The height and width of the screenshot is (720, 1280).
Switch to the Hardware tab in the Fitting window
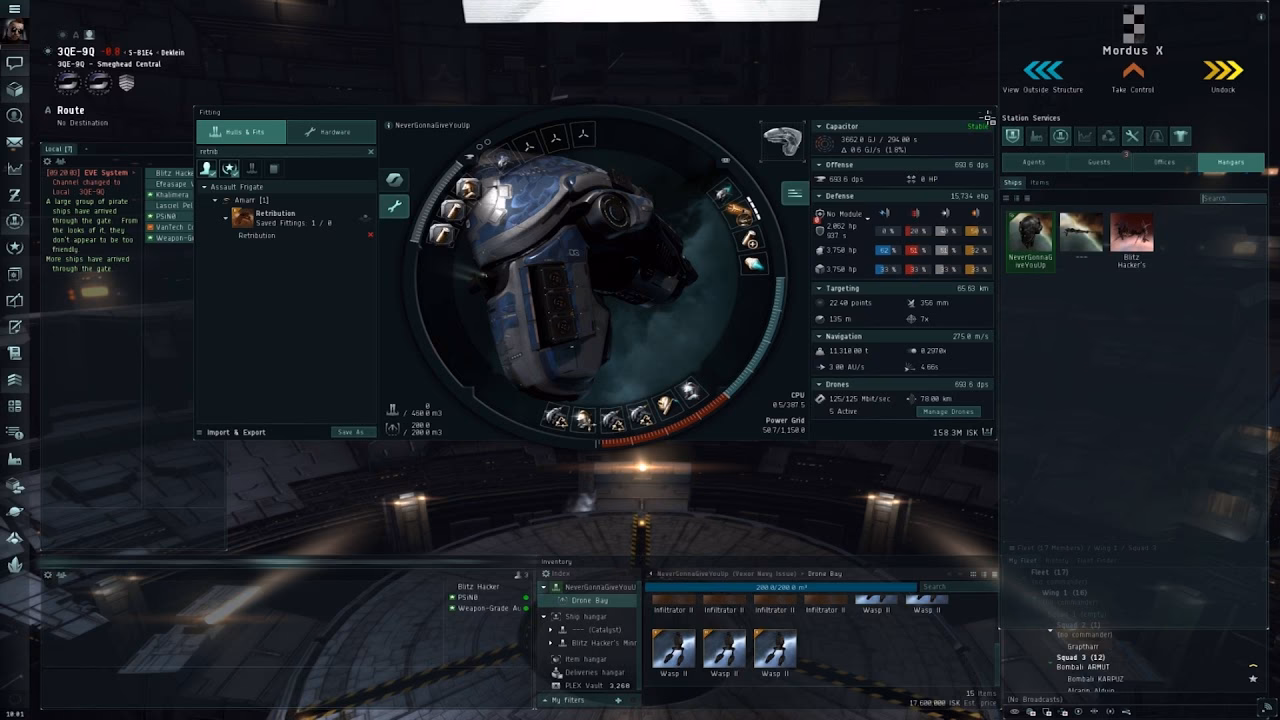(330, 131)
